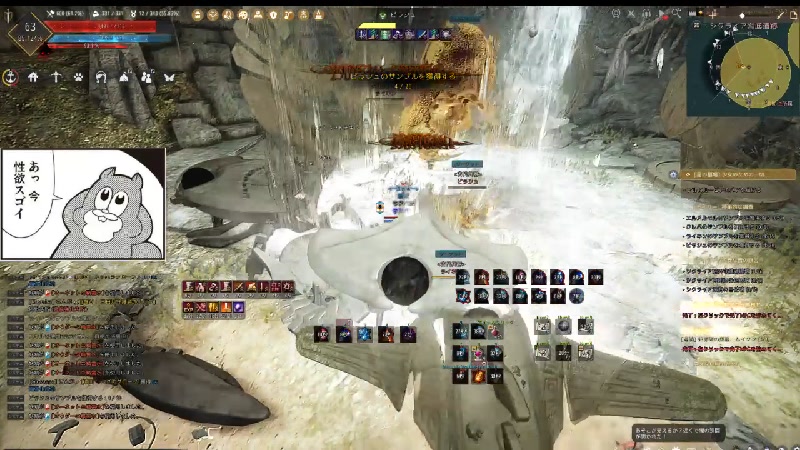
Task: Click the cartoon hamster comic overlay
Action: coord(82,204)
